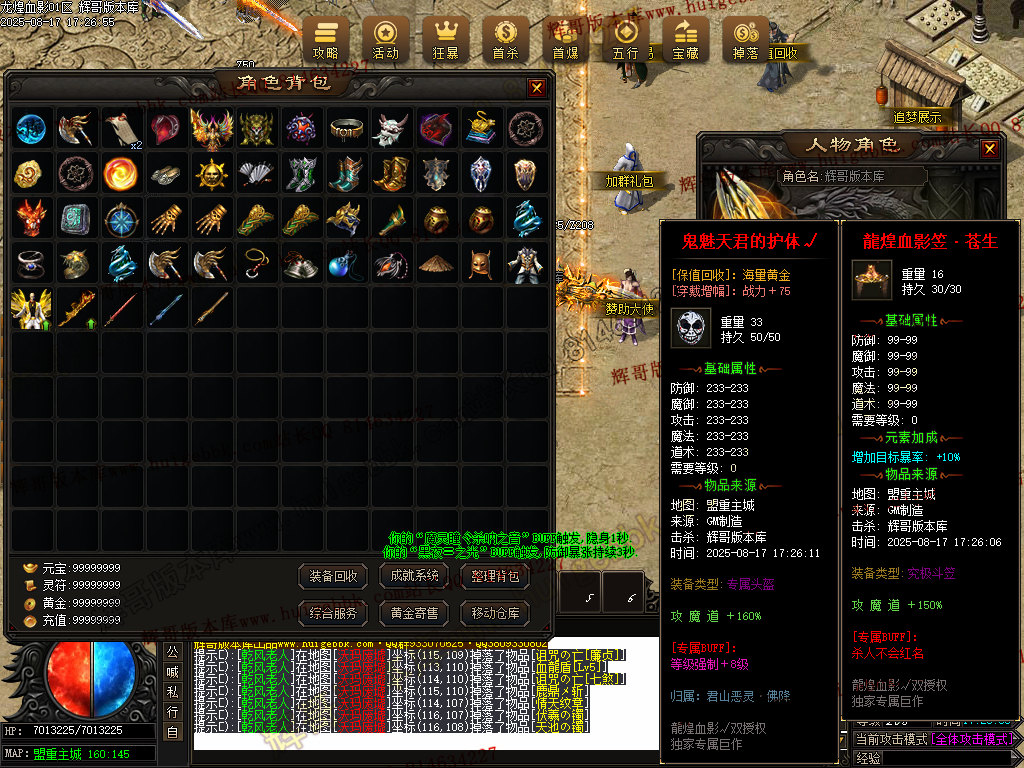Open the 移动仓库 mobile warehouse
Screen dimensions: 1024x768
click(x=495, y=612)
